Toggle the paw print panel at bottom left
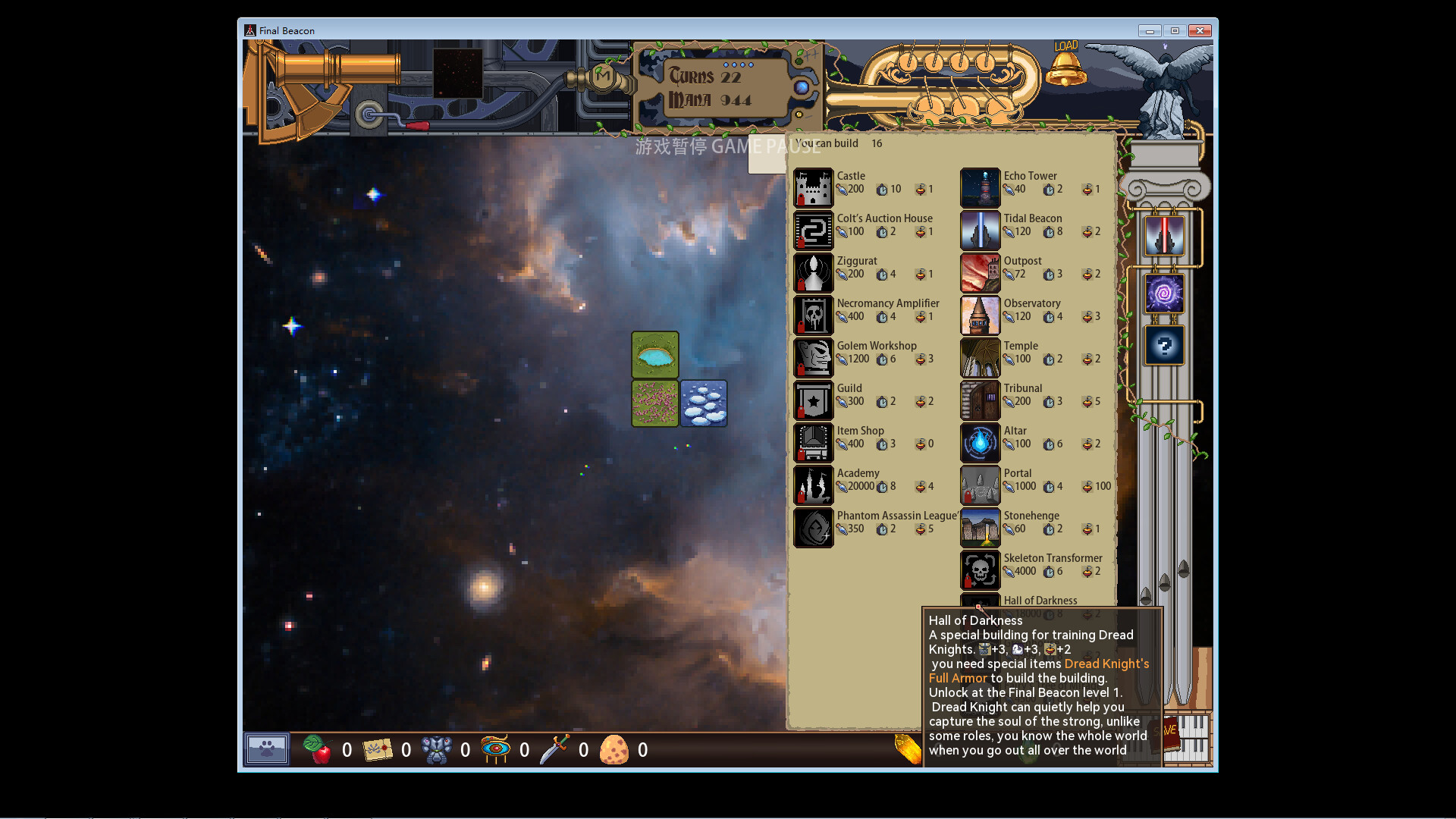This screenshot has width=1456, height=819. click(x=266, y=748)
